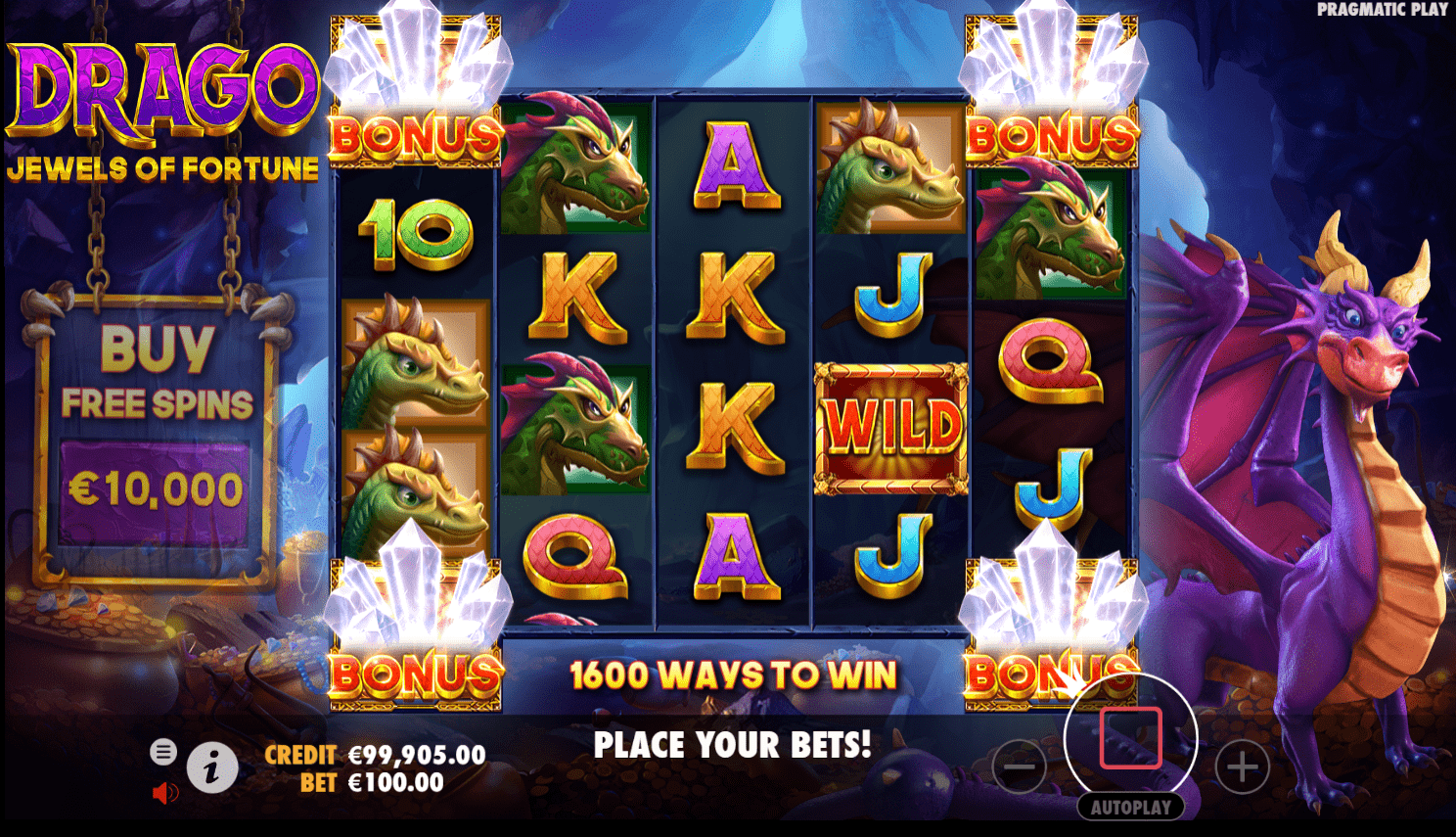
Task: Toggle the sound speaker icon
Action: [165, 793]
